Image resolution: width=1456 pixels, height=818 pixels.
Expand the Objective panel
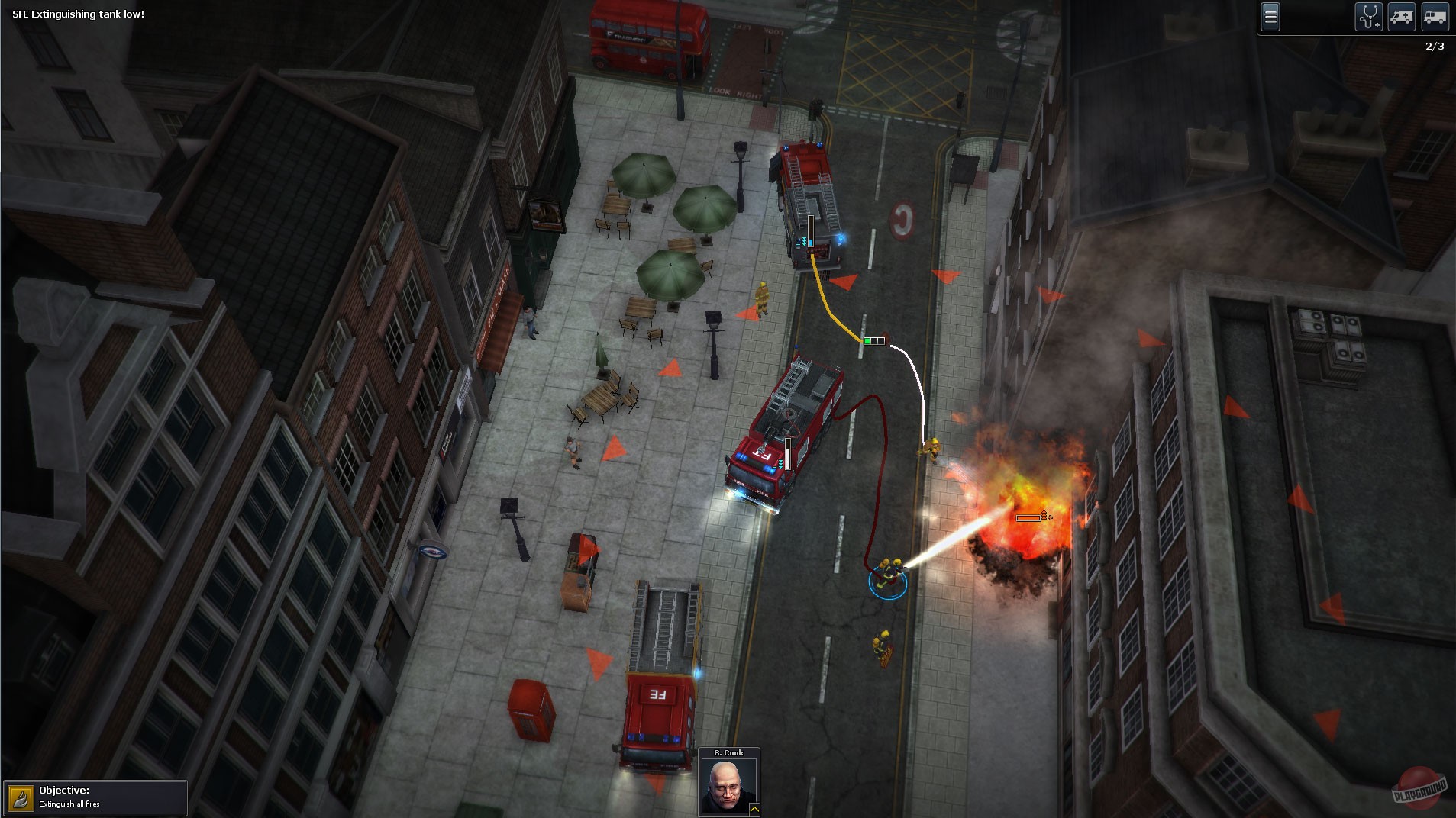[x=95, y=797]
